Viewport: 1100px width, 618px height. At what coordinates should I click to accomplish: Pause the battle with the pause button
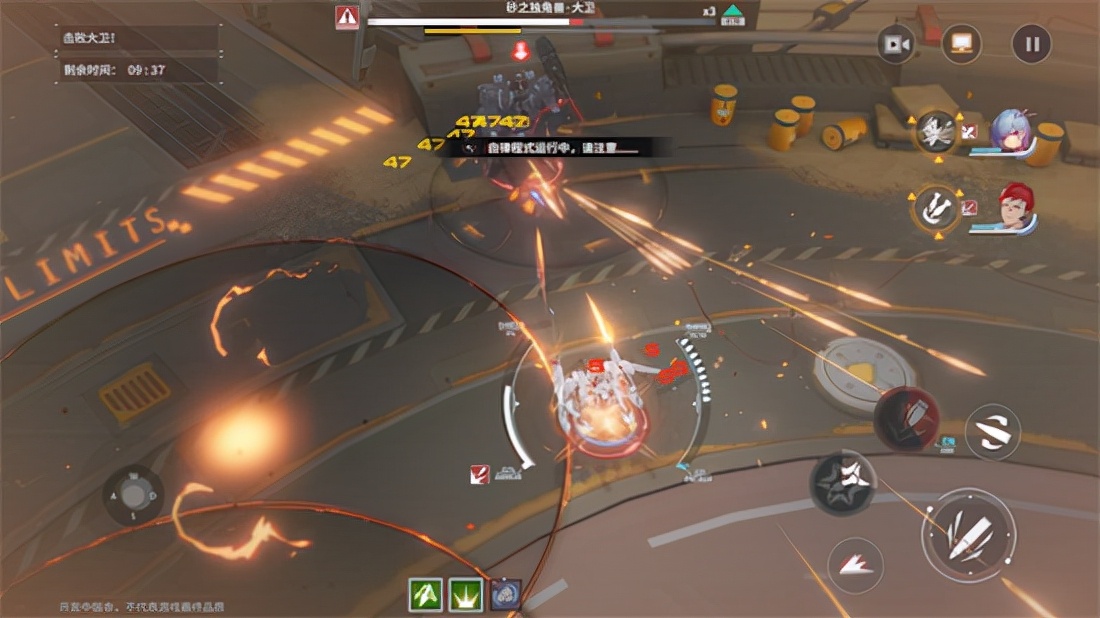click(x=1031, y=44)
